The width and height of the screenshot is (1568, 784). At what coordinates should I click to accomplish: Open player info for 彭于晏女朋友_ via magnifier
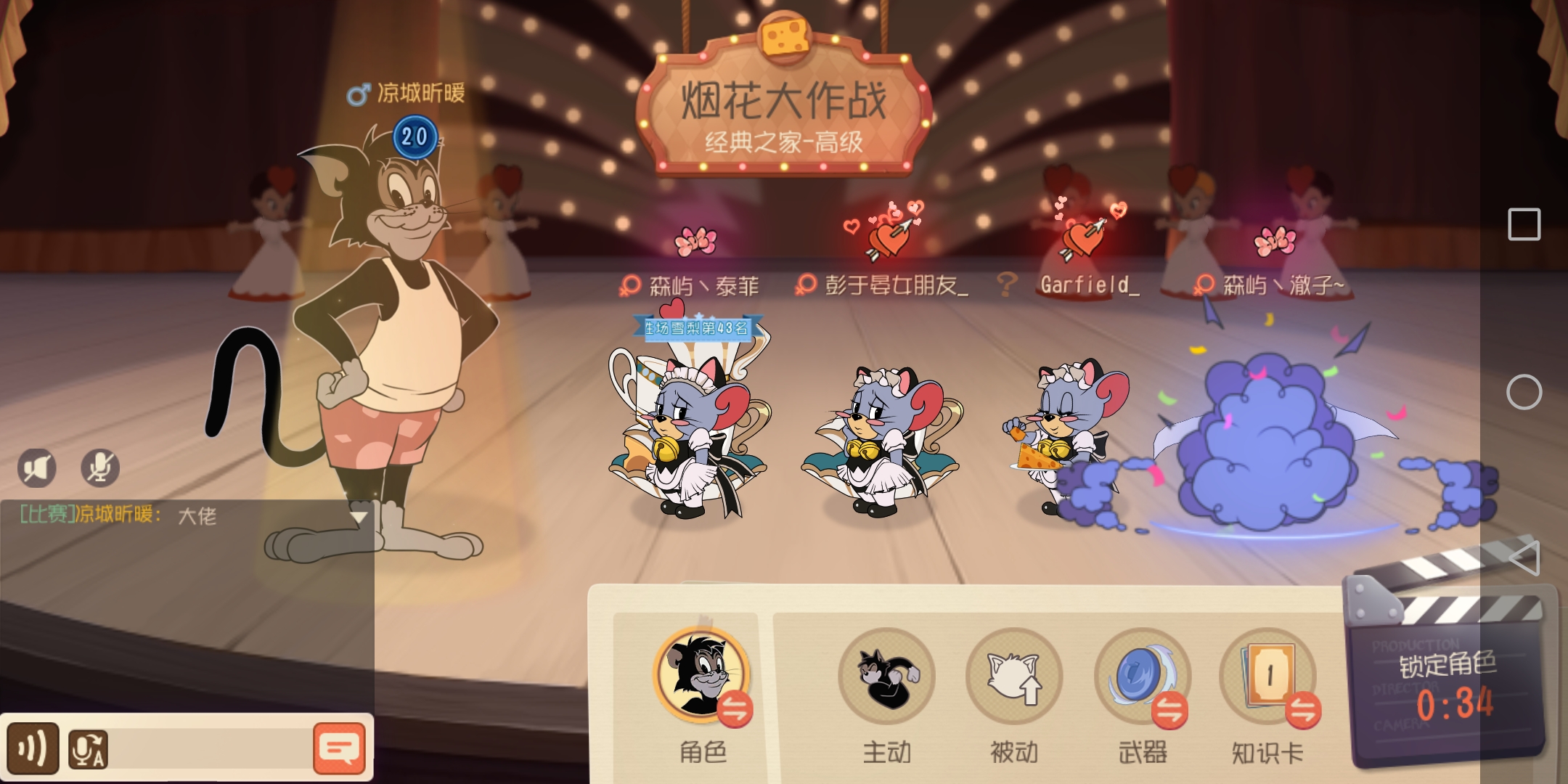pyautogui.click(x=804, y=286)
